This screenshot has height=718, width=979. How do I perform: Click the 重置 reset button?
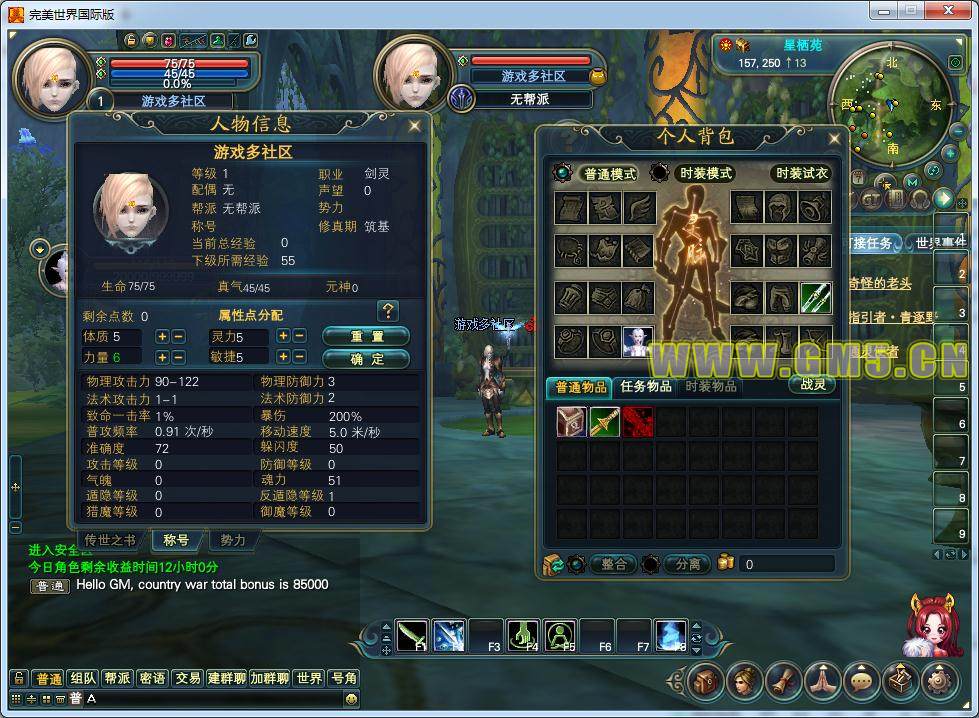pyautogui.click(x=366, y=337)
